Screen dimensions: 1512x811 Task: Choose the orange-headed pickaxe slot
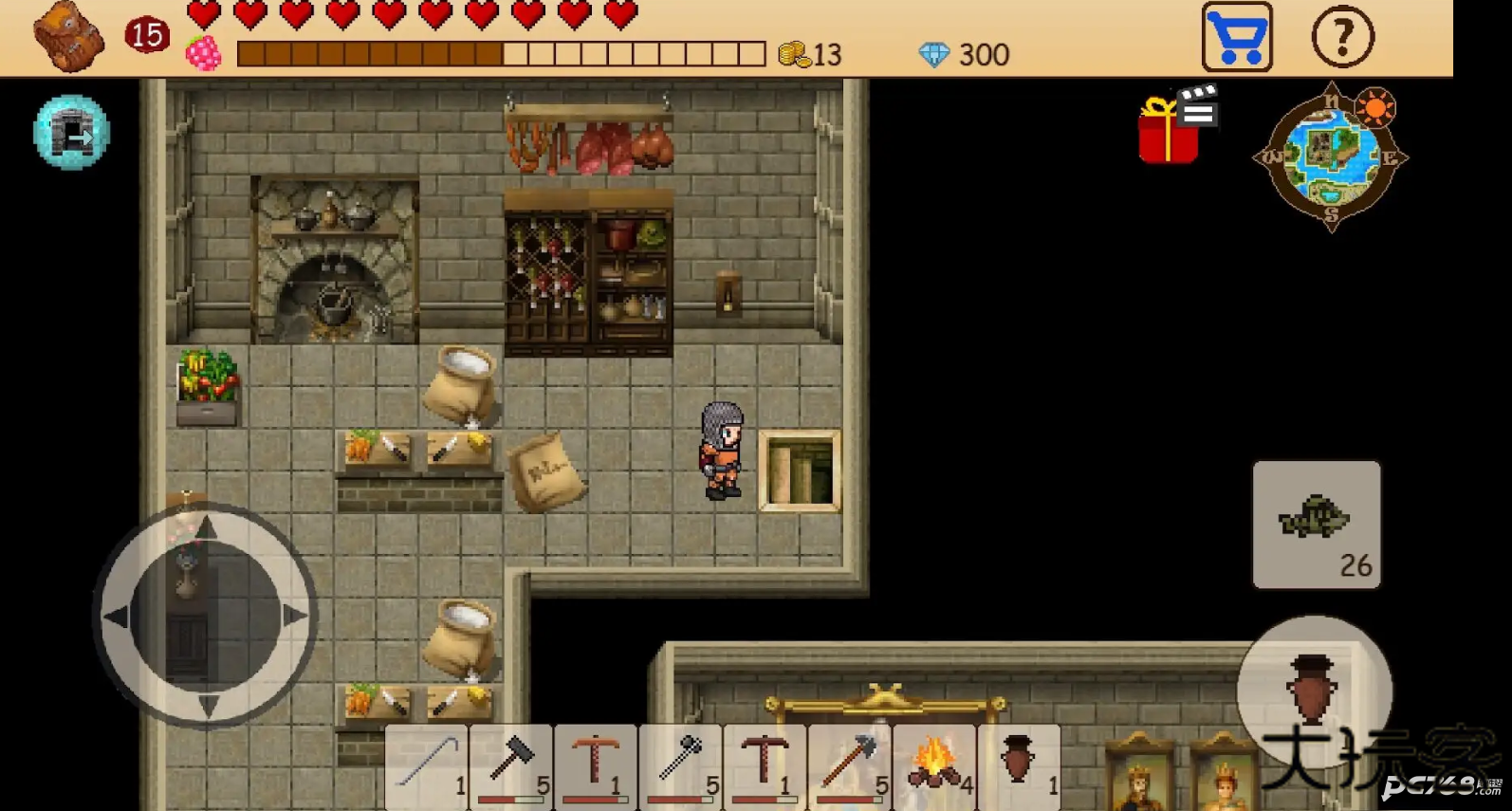[x=596, y=765]
